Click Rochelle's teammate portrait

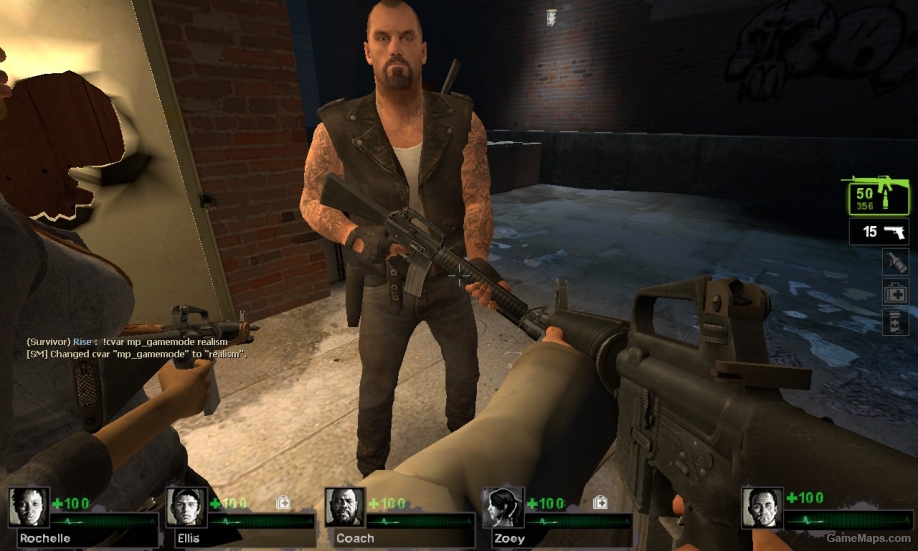29,507
